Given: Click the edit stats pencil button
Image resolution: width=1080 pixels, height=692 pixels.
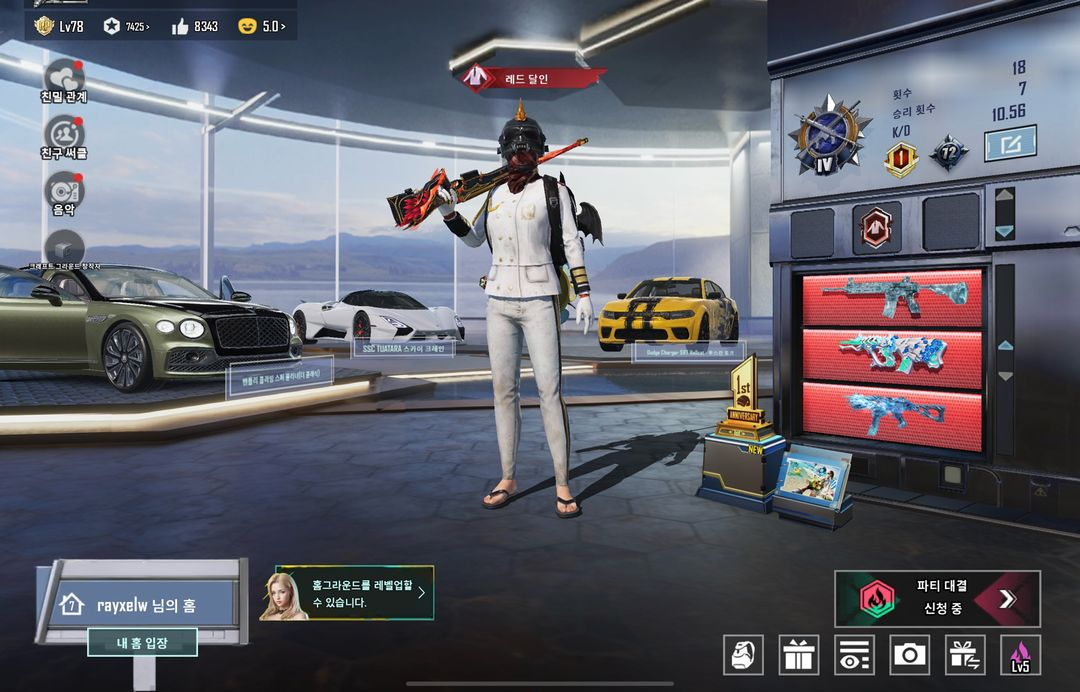Looking at the screenshot, I should (1010, 144).
